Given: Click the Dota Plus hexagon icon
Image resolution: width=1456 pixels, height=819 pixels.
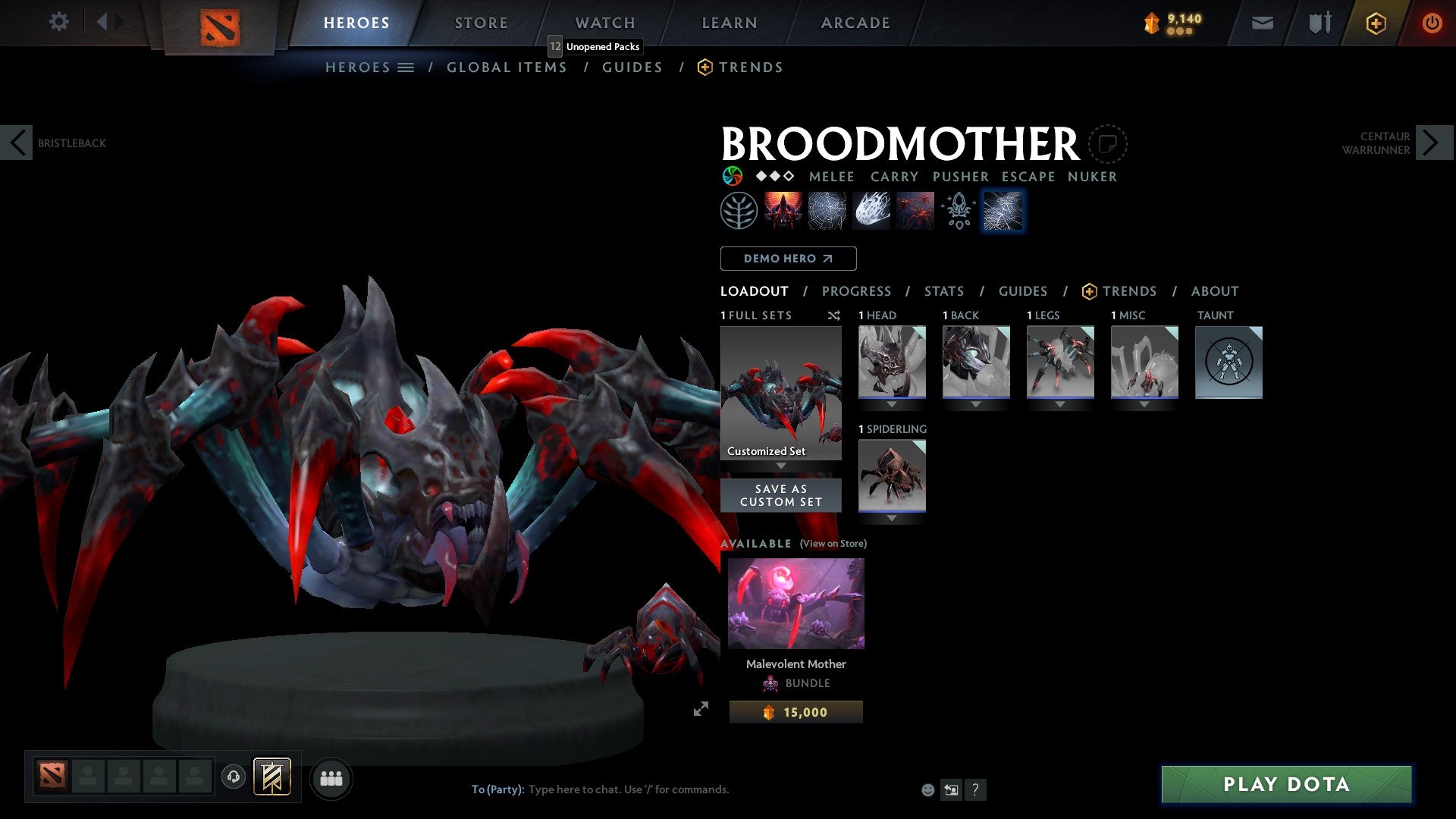Looking at the screenshot, I should click(1375, 23).
